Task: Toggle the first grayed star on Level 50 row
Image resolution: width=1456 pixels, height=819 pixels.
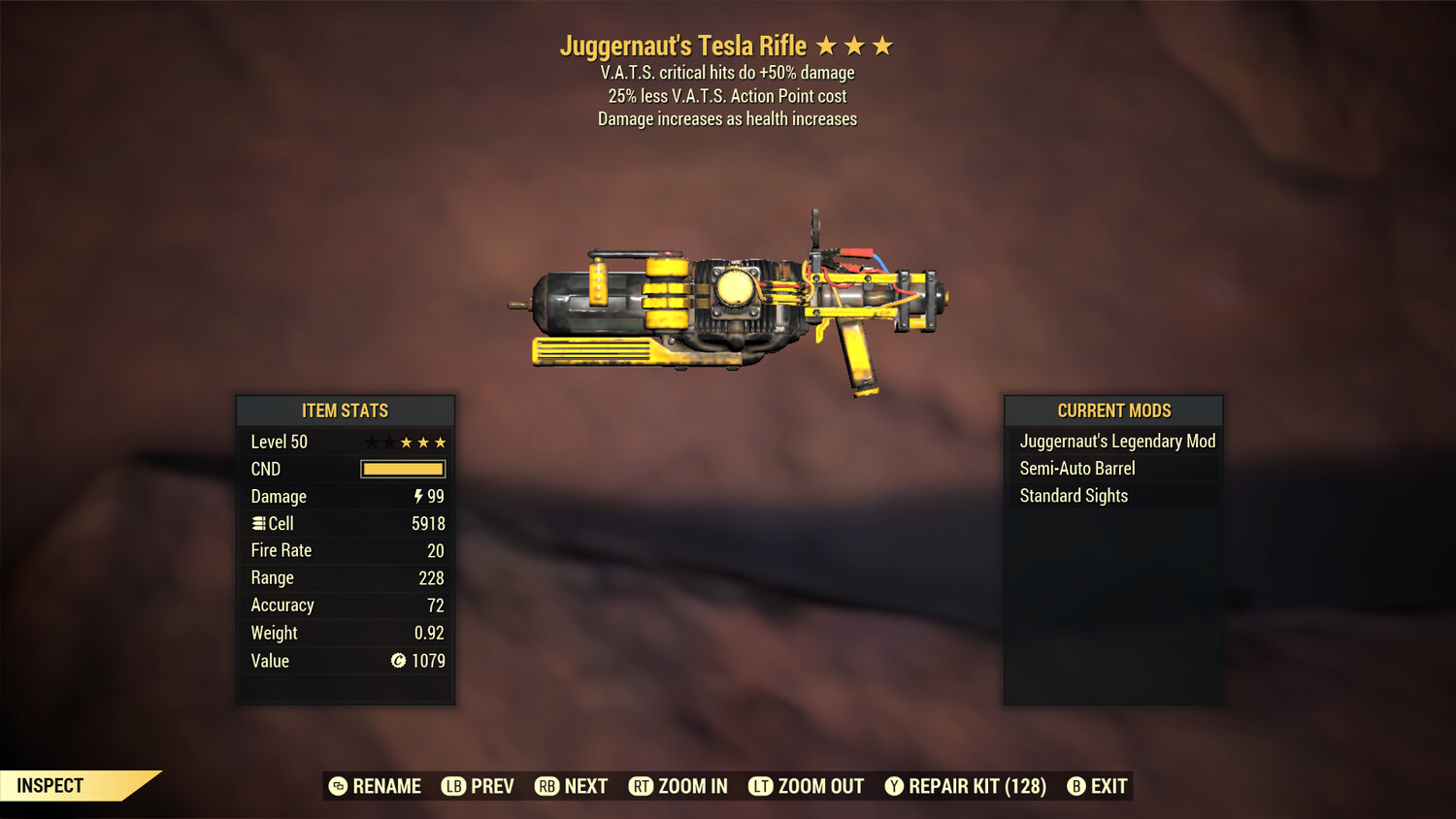Action: [371, 442]
